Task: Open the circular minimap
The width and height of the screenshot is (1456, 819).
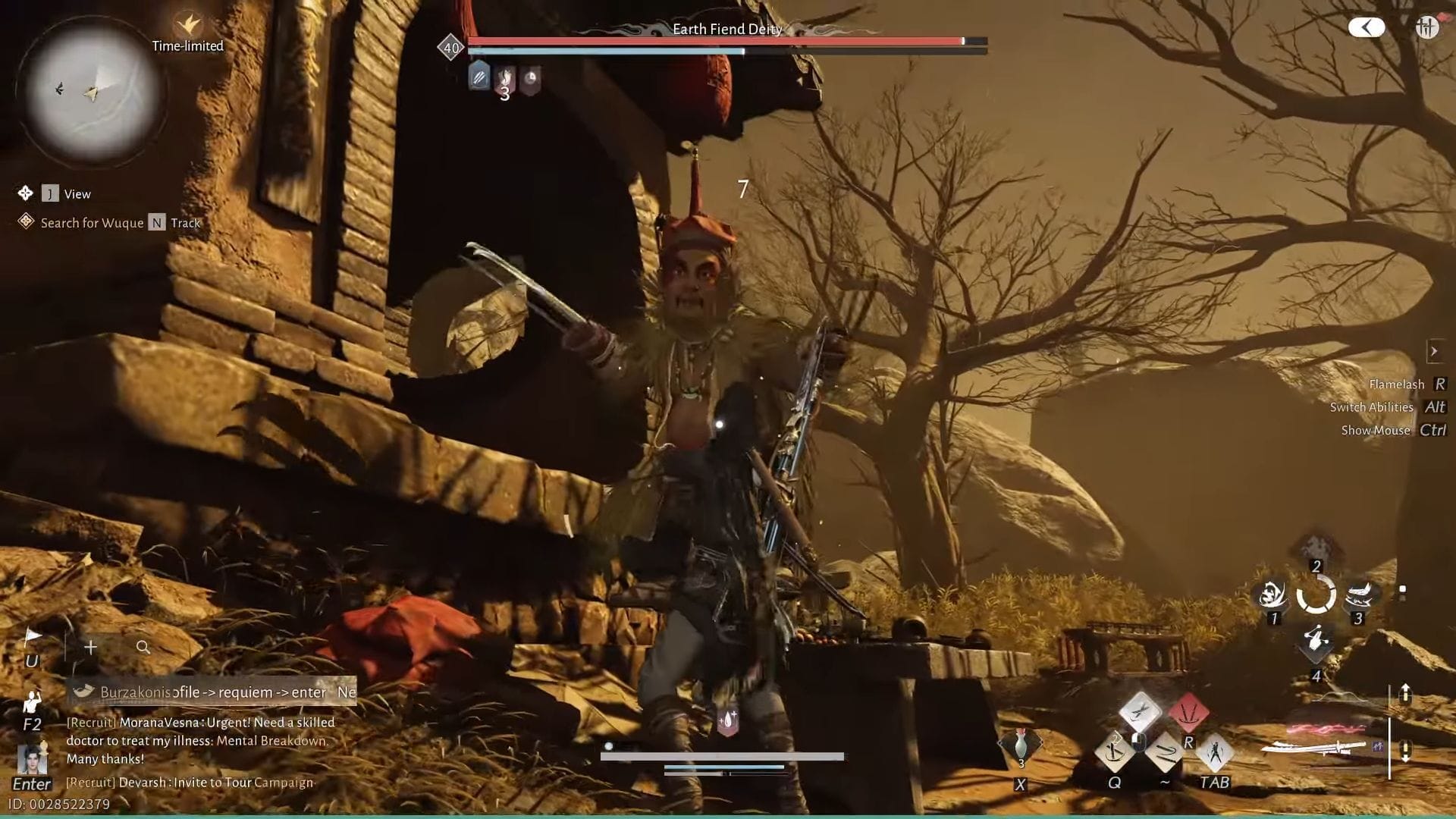Action: click(x=91, y=91)
